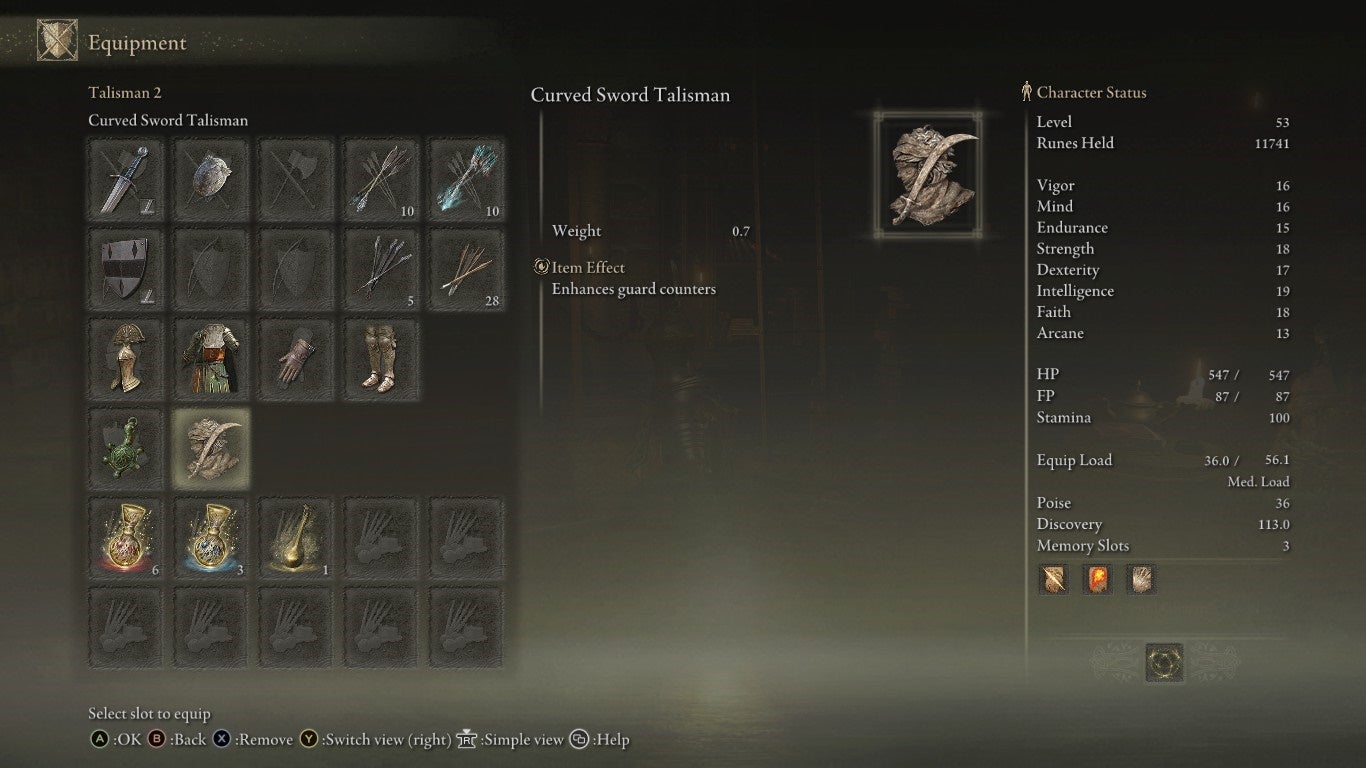
Task: Select the stack of 10 arrows
Action: pyautogui.click(x=381, y=179)
